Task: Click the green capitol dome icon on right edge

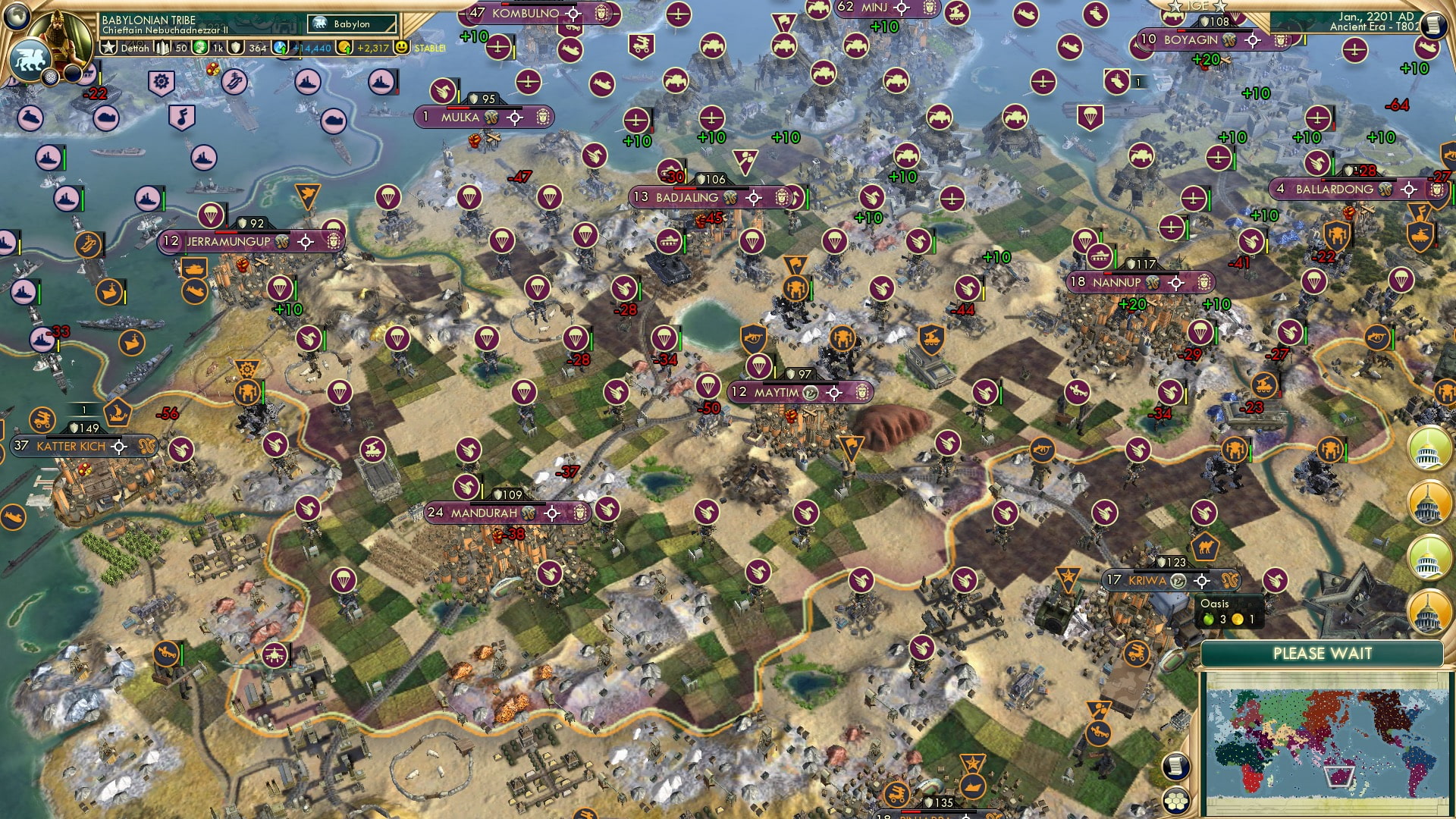Action: pos(1428,450)
